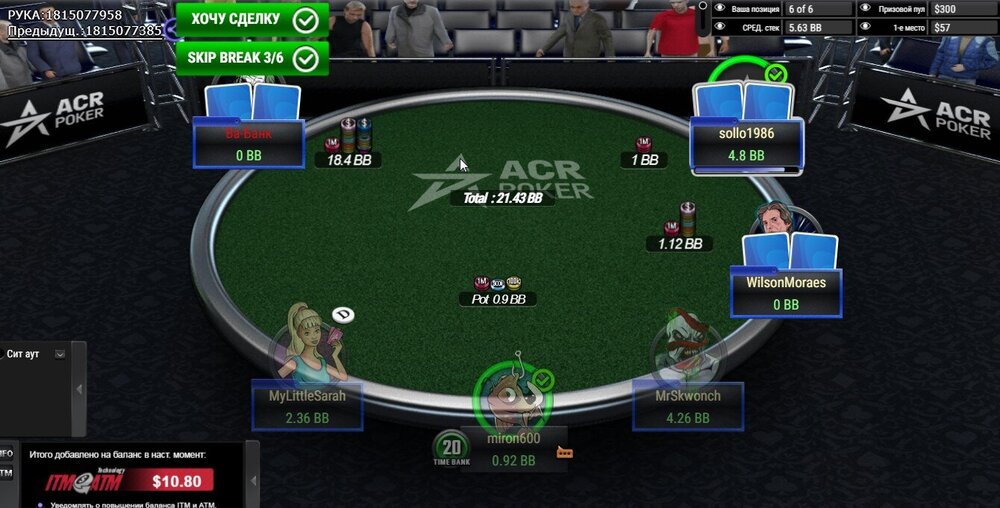Select the MyLittleSarah player name plate
This screenshot has height=508, width=1000.
pos(307,405)
